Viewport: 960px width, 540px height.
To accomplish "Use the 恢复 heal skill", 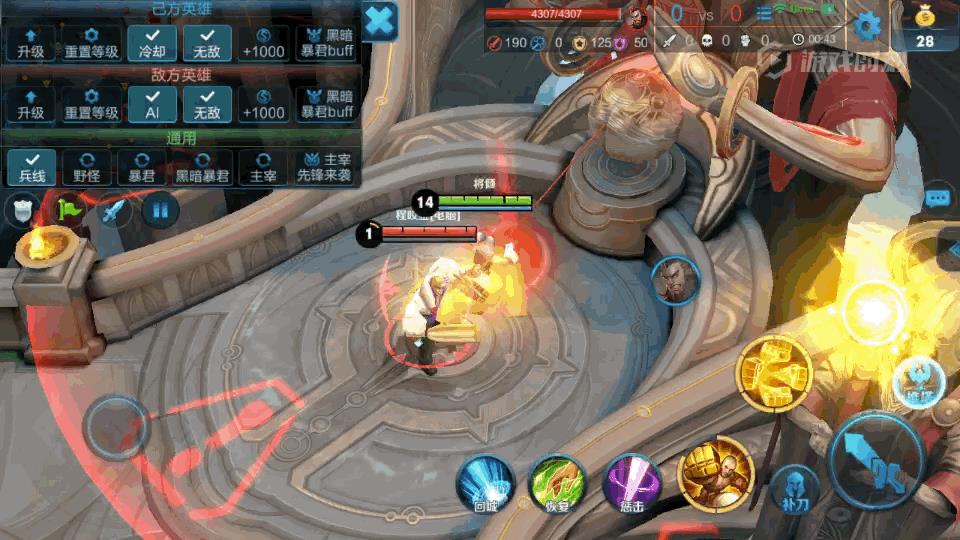I will tap(558, 484).
